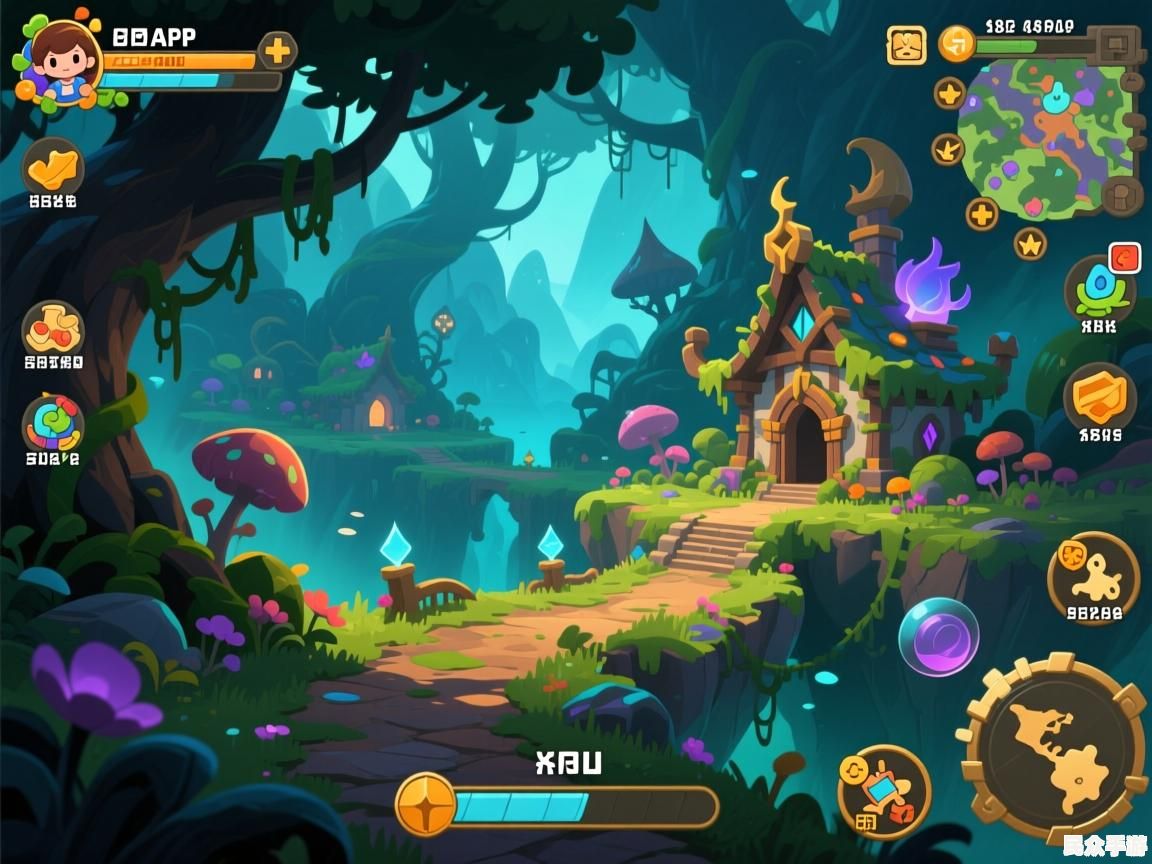1152x864 pixels.
Task: Open the golden shield icon on the right
Action: click(1099, 397)
